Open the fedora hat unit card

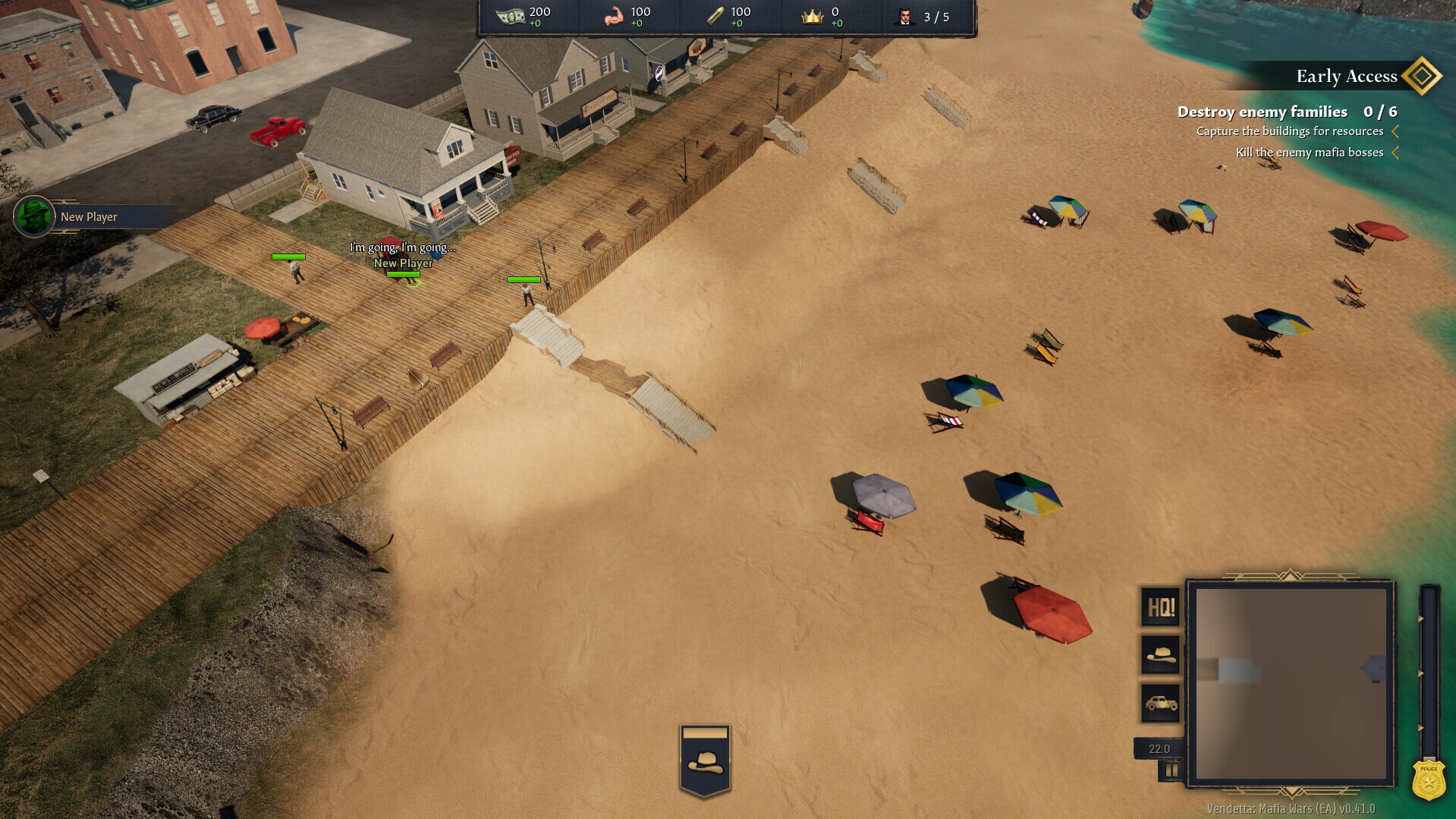[705, 761]
